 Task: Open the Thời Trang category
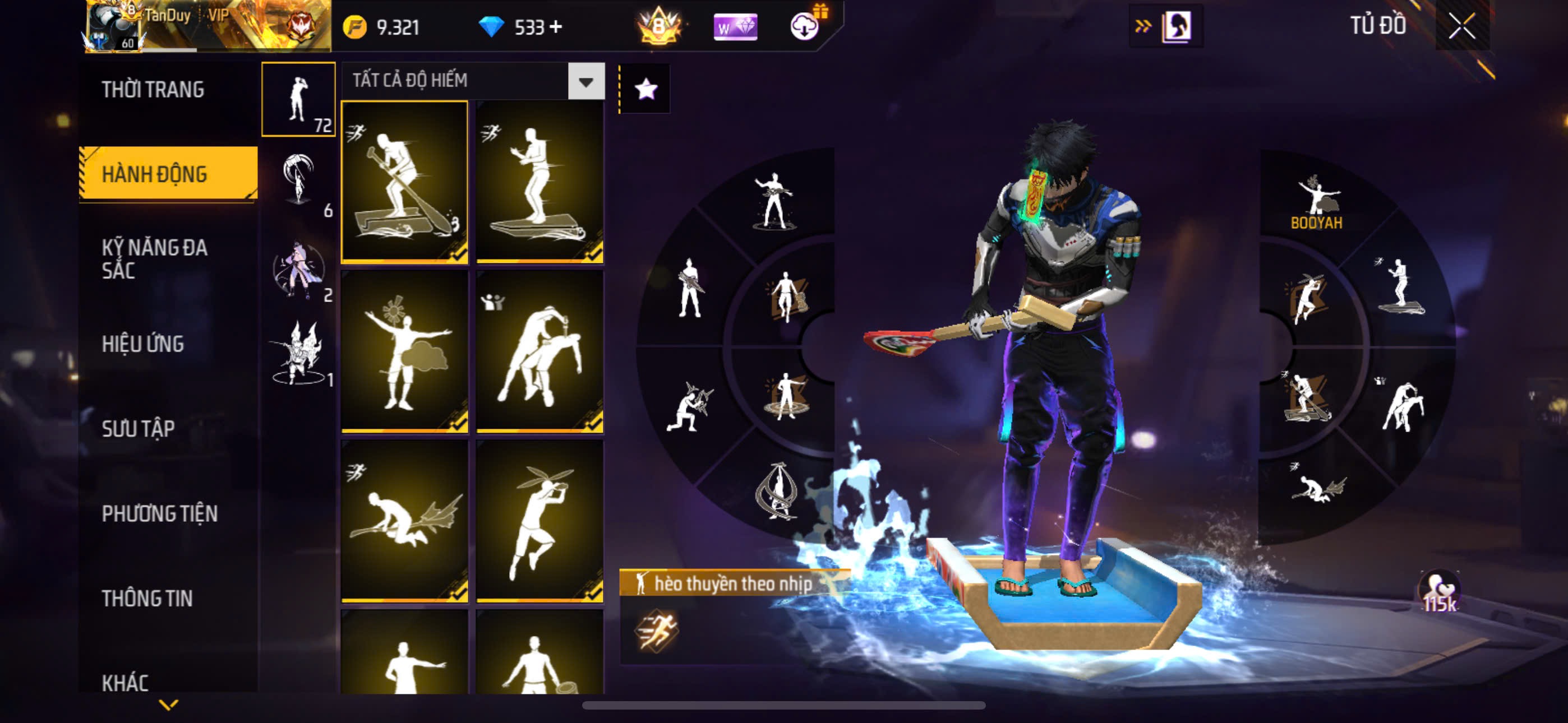pos(153,90)
